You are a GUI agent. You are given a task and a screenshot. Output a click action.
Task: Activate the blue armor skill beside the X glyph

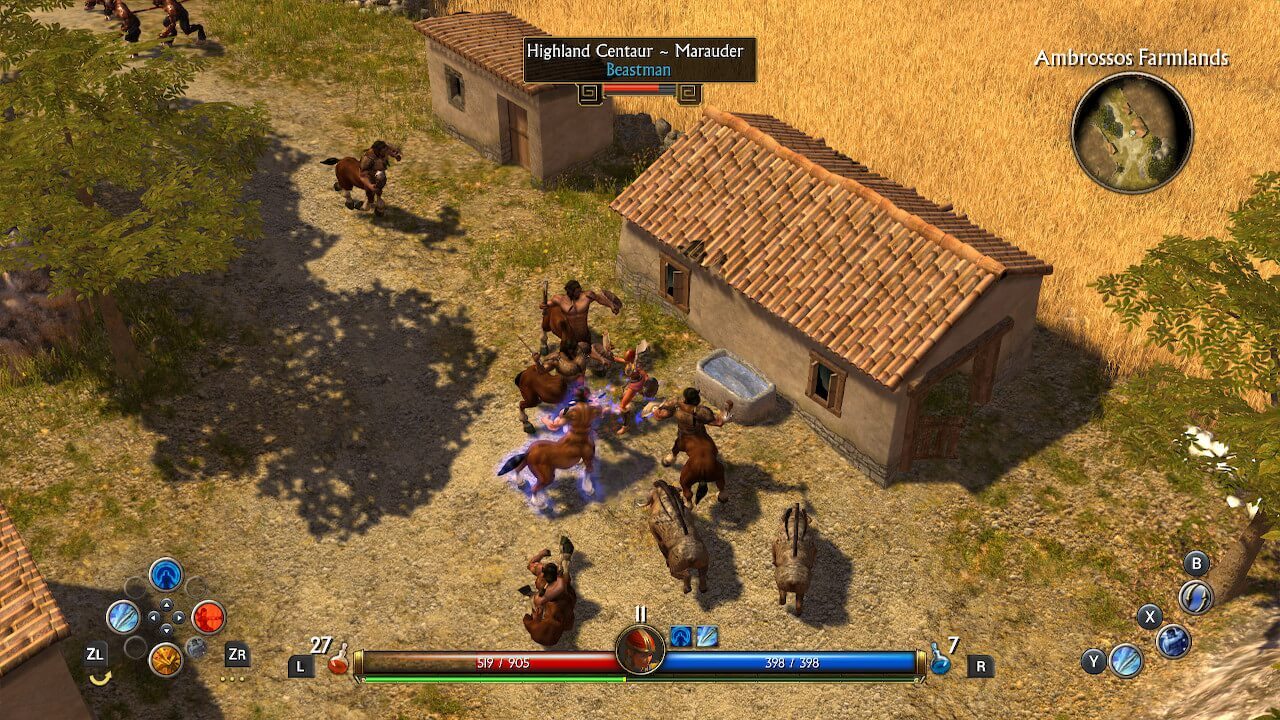(x=1173, y=640)
